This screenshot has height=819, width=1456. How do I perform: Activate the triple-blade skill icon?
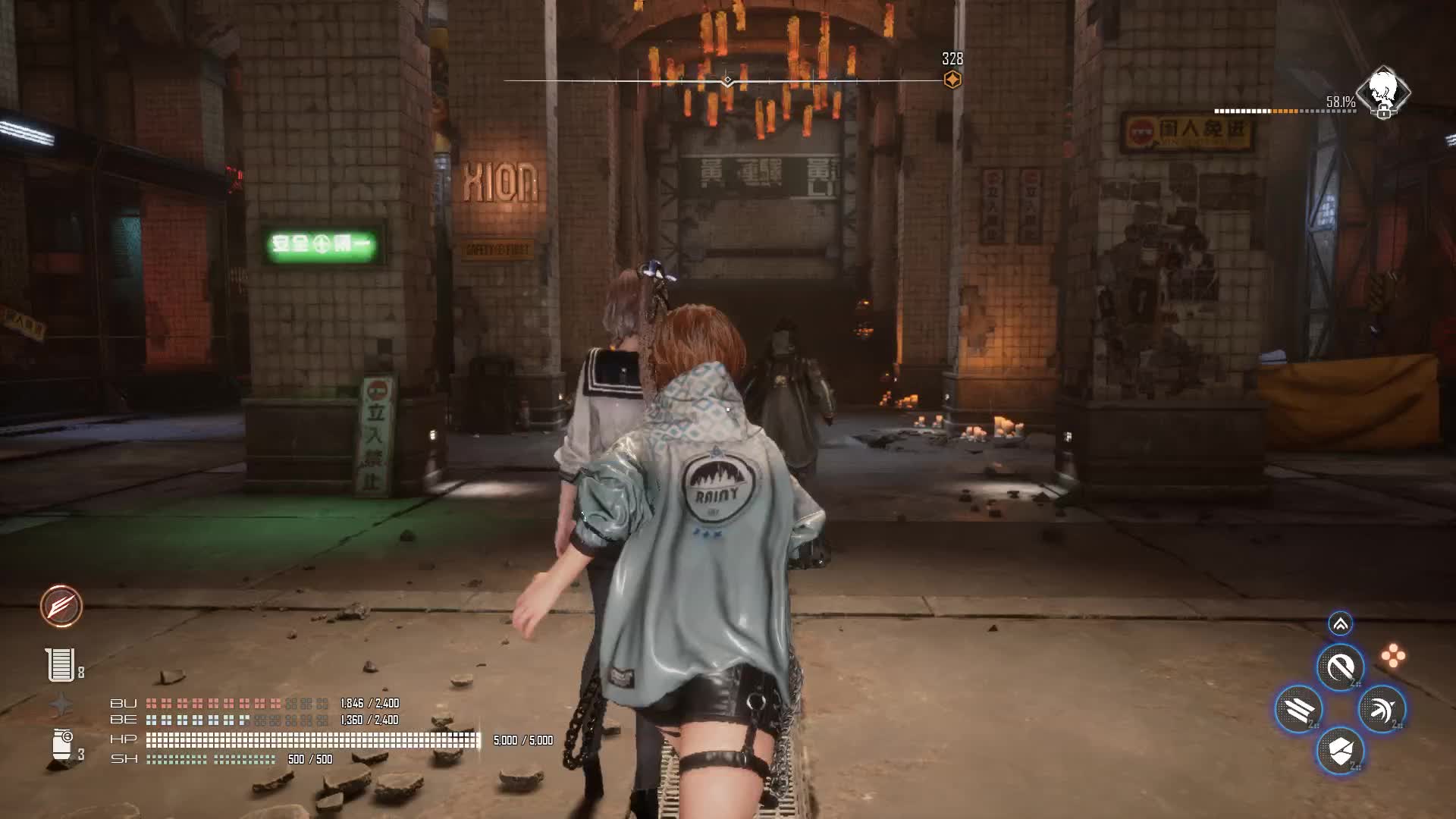tap(1298, 709)
